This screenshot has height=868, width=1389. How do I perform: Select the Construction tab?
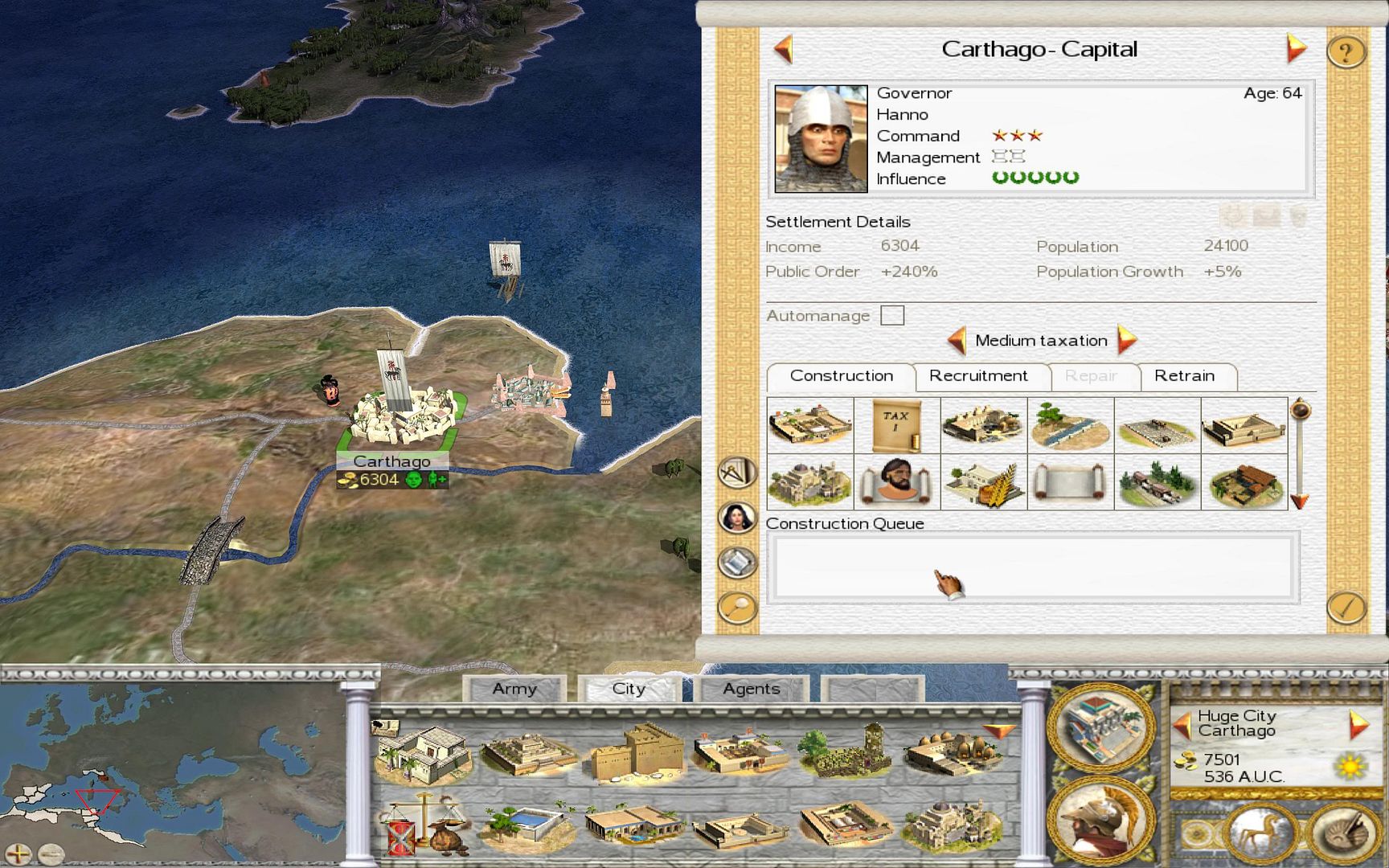(841, 376)
